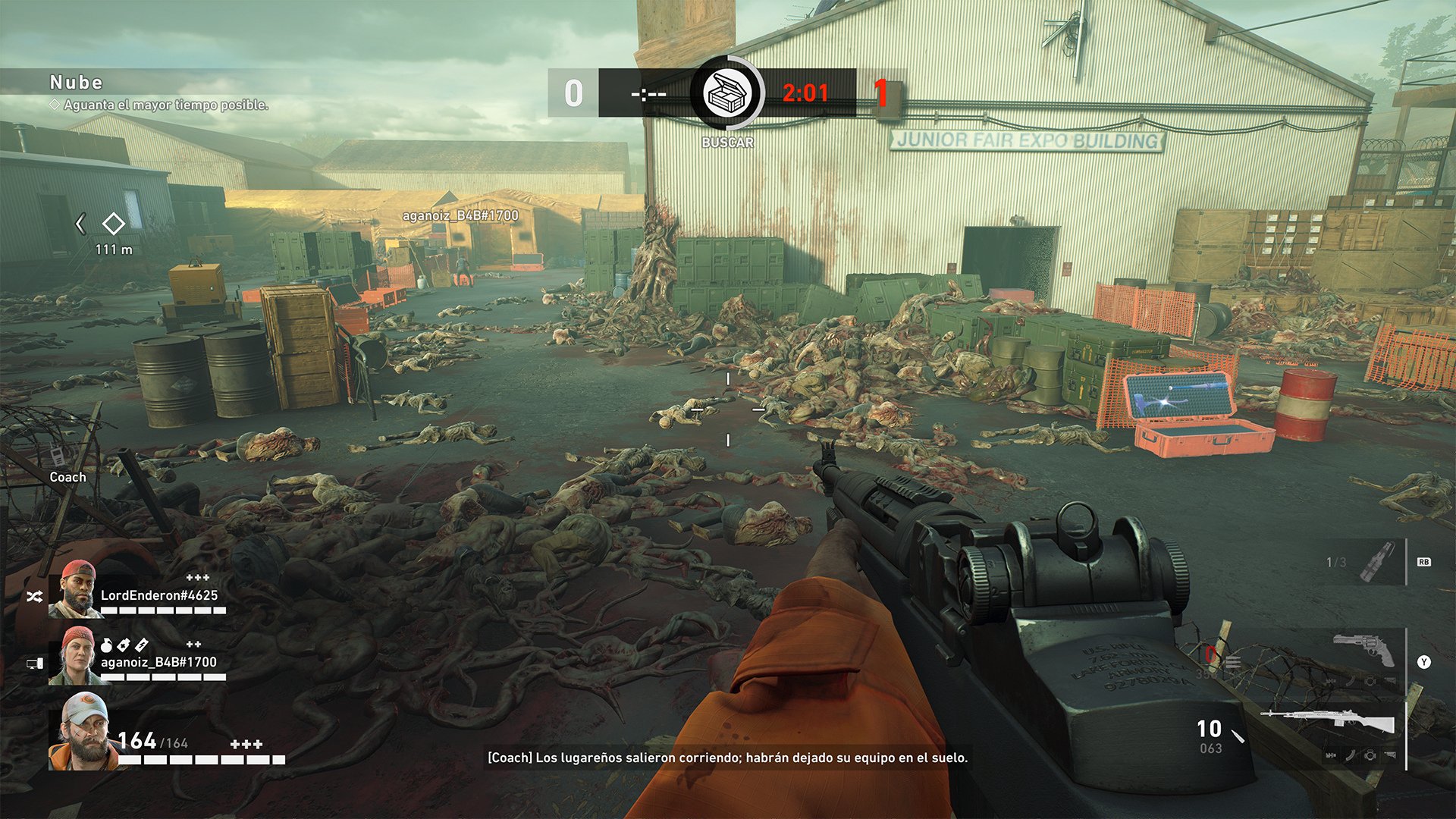Select the BUSCAR crate objective icon
1456x819 pixels.
(x=727, y=93)
